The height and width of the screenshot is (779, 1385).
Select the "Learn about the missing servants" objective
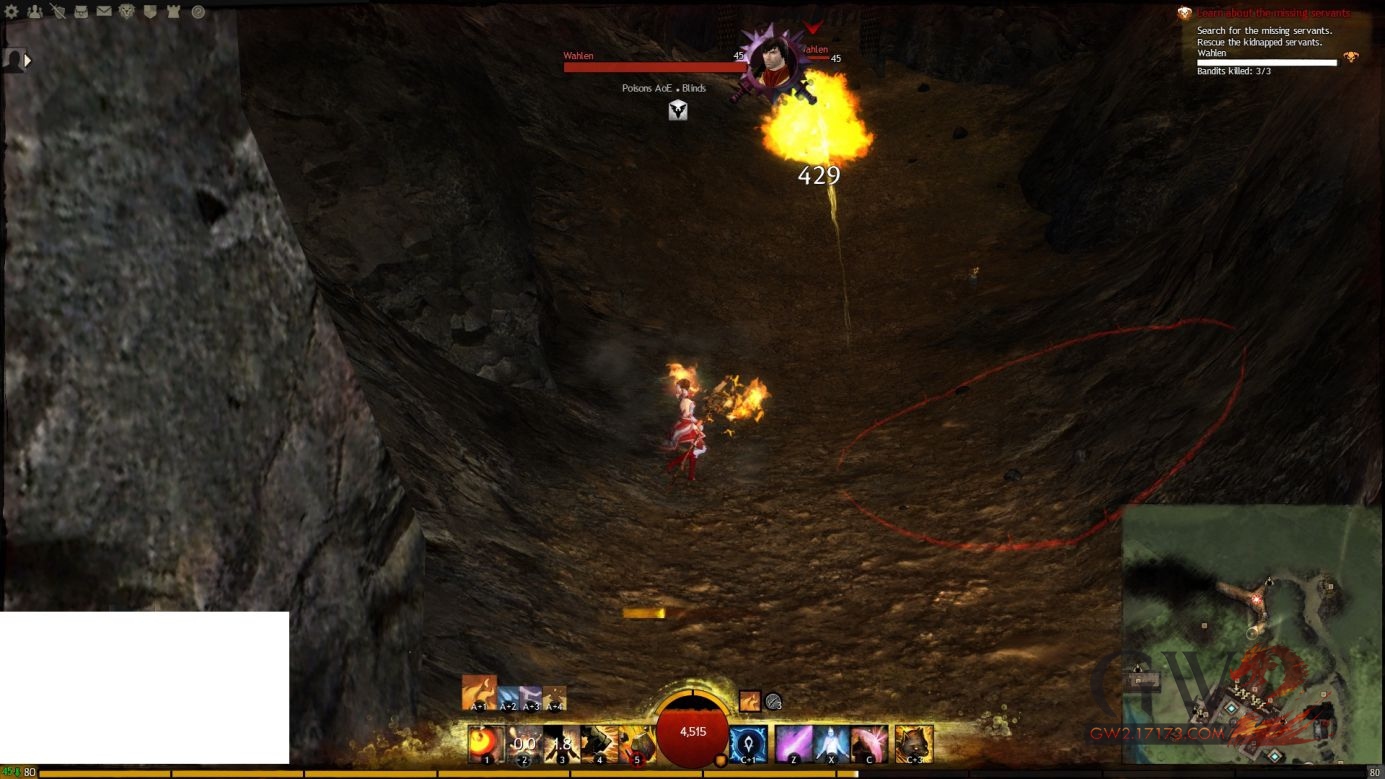coord(1273,13)
